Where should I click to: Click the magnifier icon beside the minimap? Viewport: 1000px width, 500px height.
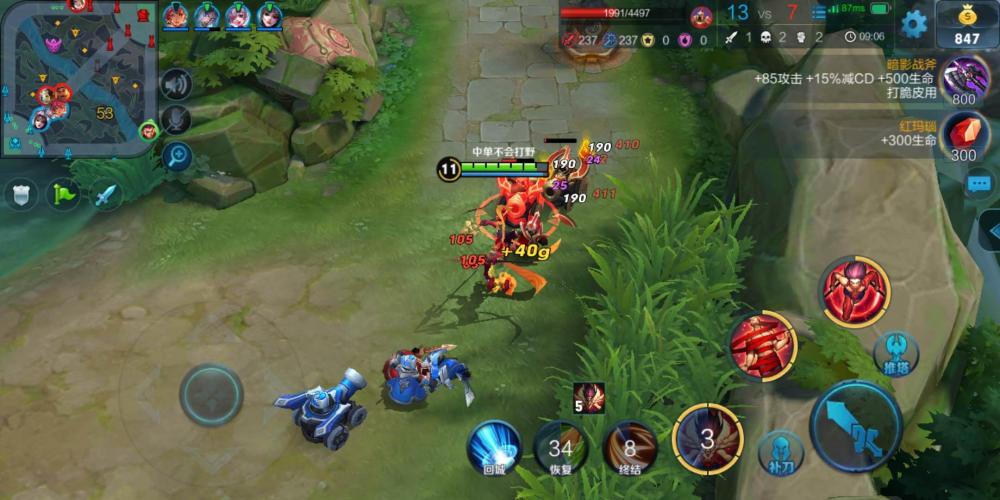click(176, 156)
